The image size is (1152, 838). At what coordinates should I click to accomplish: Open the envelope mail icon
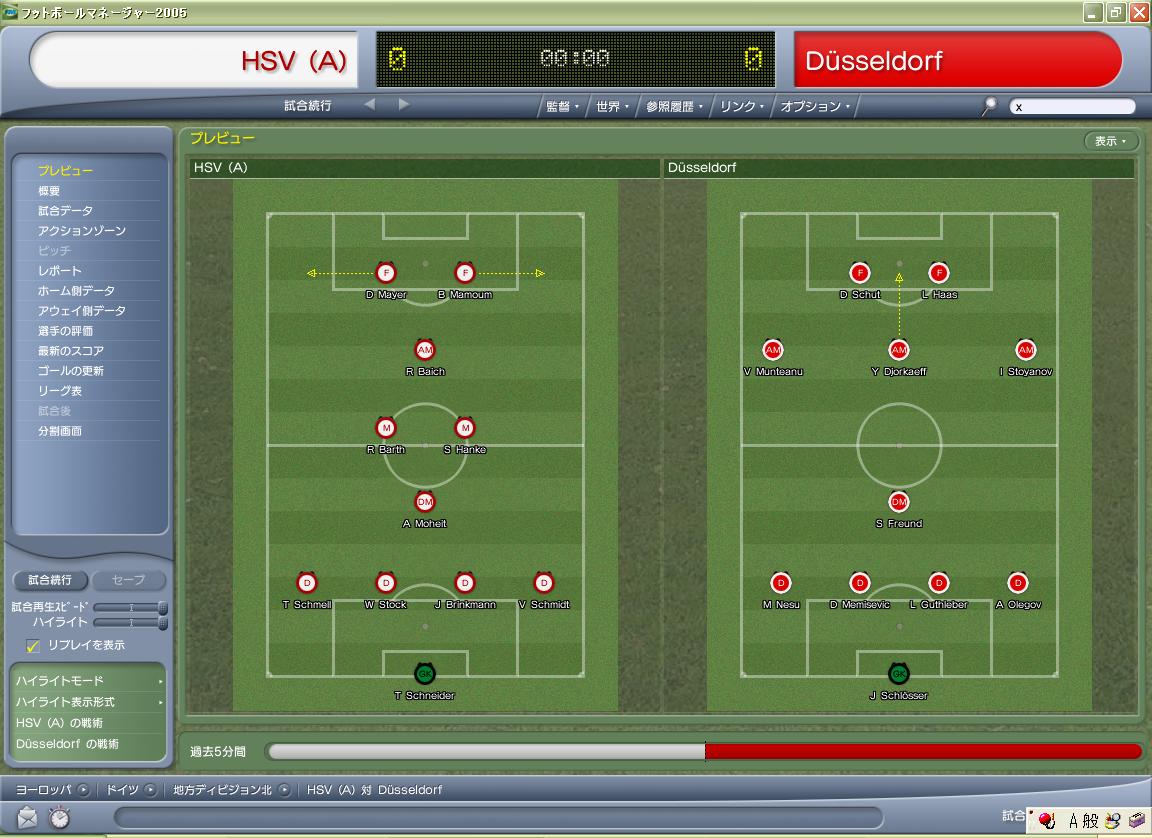pos(27,817)
